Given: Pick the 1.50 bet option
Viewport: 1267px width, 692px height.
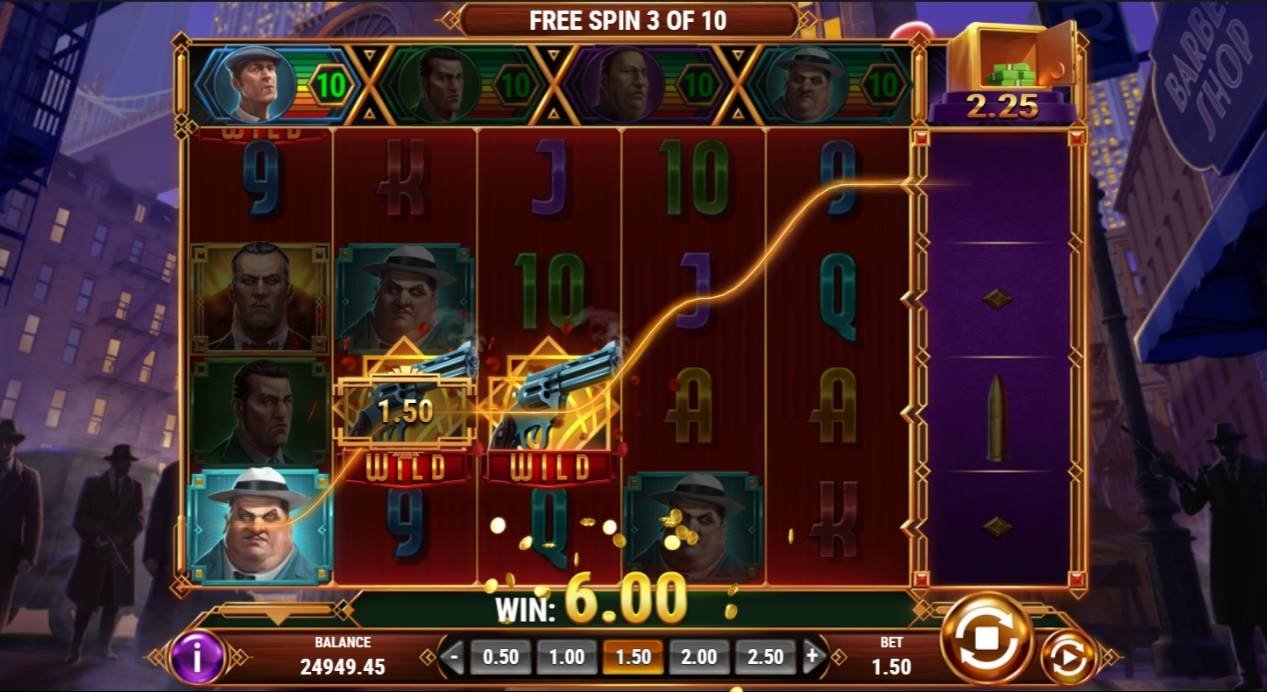Looking at the screenshot, I should 633,657.
